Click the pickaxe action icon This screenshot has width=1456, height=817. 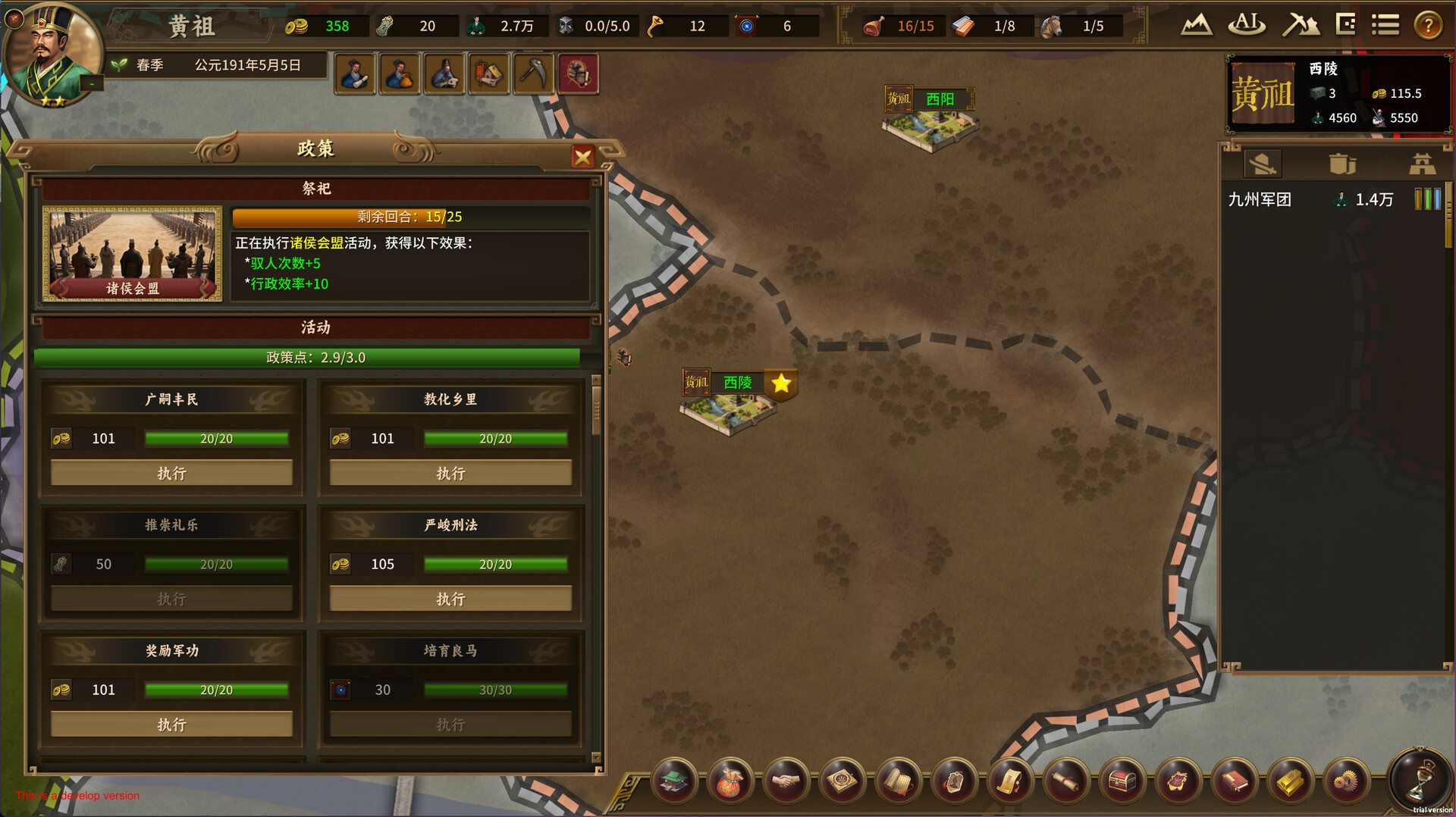533,74
